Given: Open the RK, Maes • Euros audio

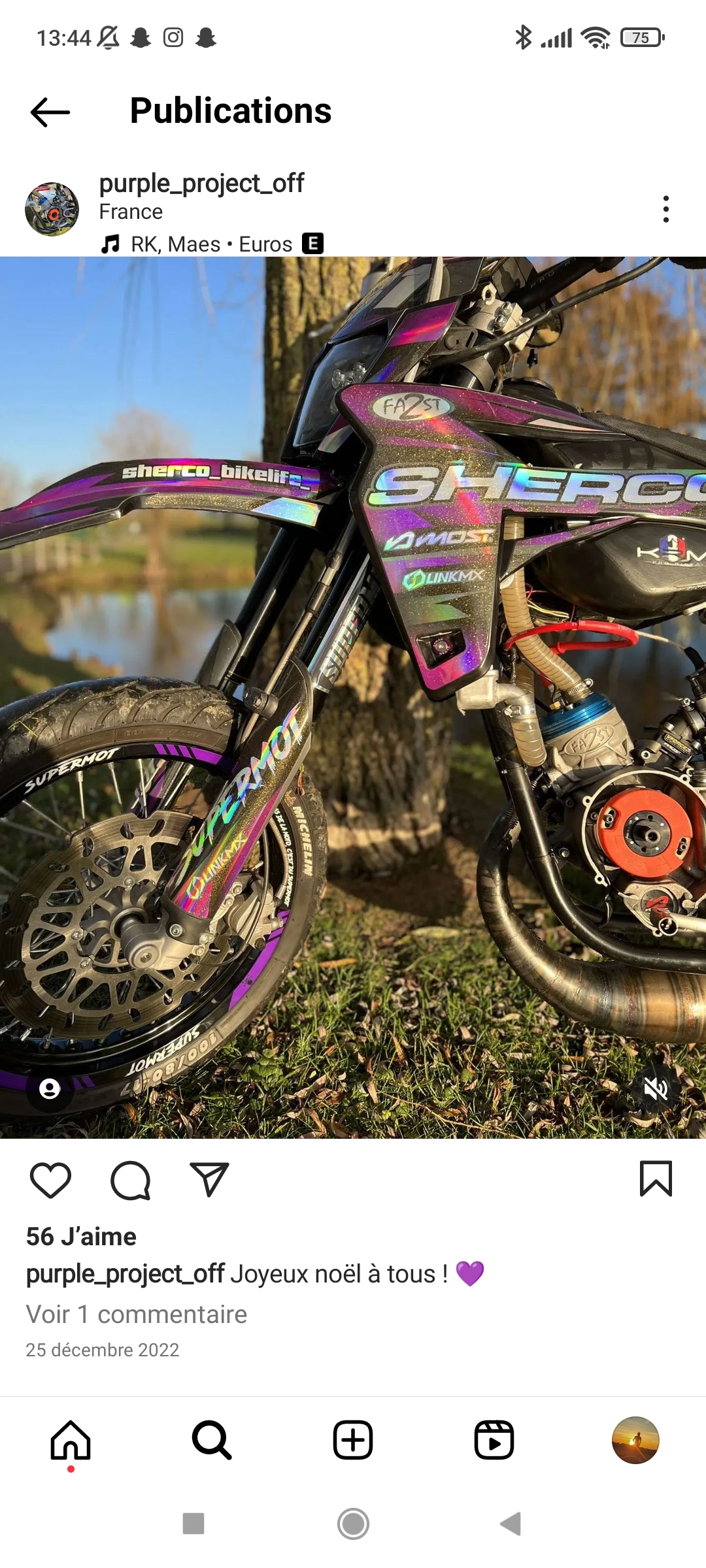Looking at the screenshot, I should click(x=211, y=244).
